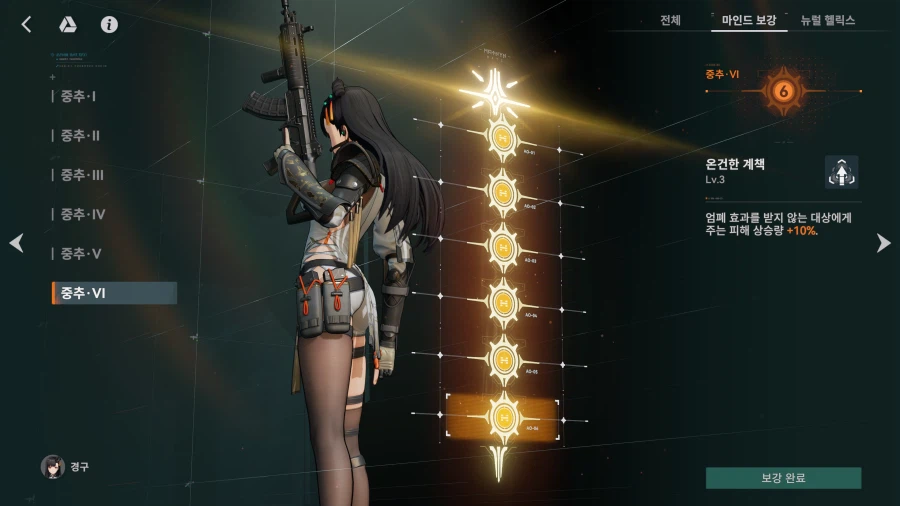Select the highlighted 중추·VI entry
The height and width of the screenshot is (506, 900).
tap(114, 293)
